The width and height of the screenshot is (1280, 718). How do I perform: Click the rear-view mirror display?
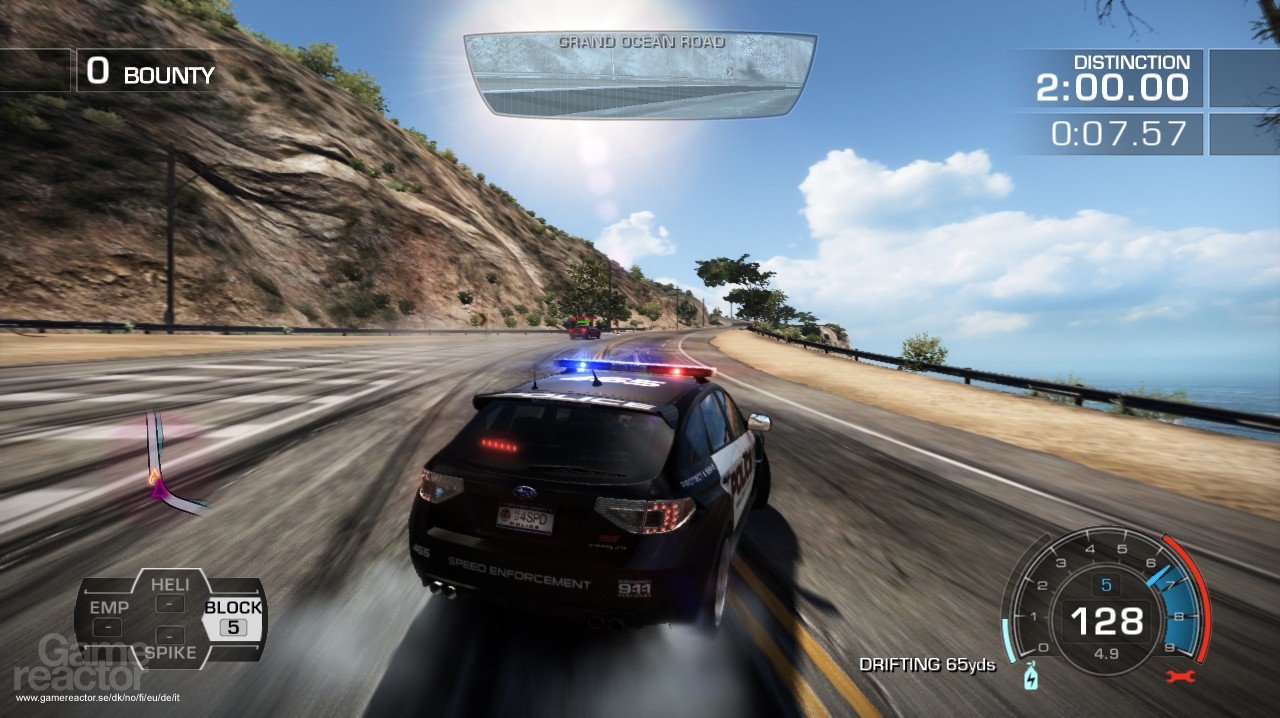pyautogui.click(x=640, y=75)
